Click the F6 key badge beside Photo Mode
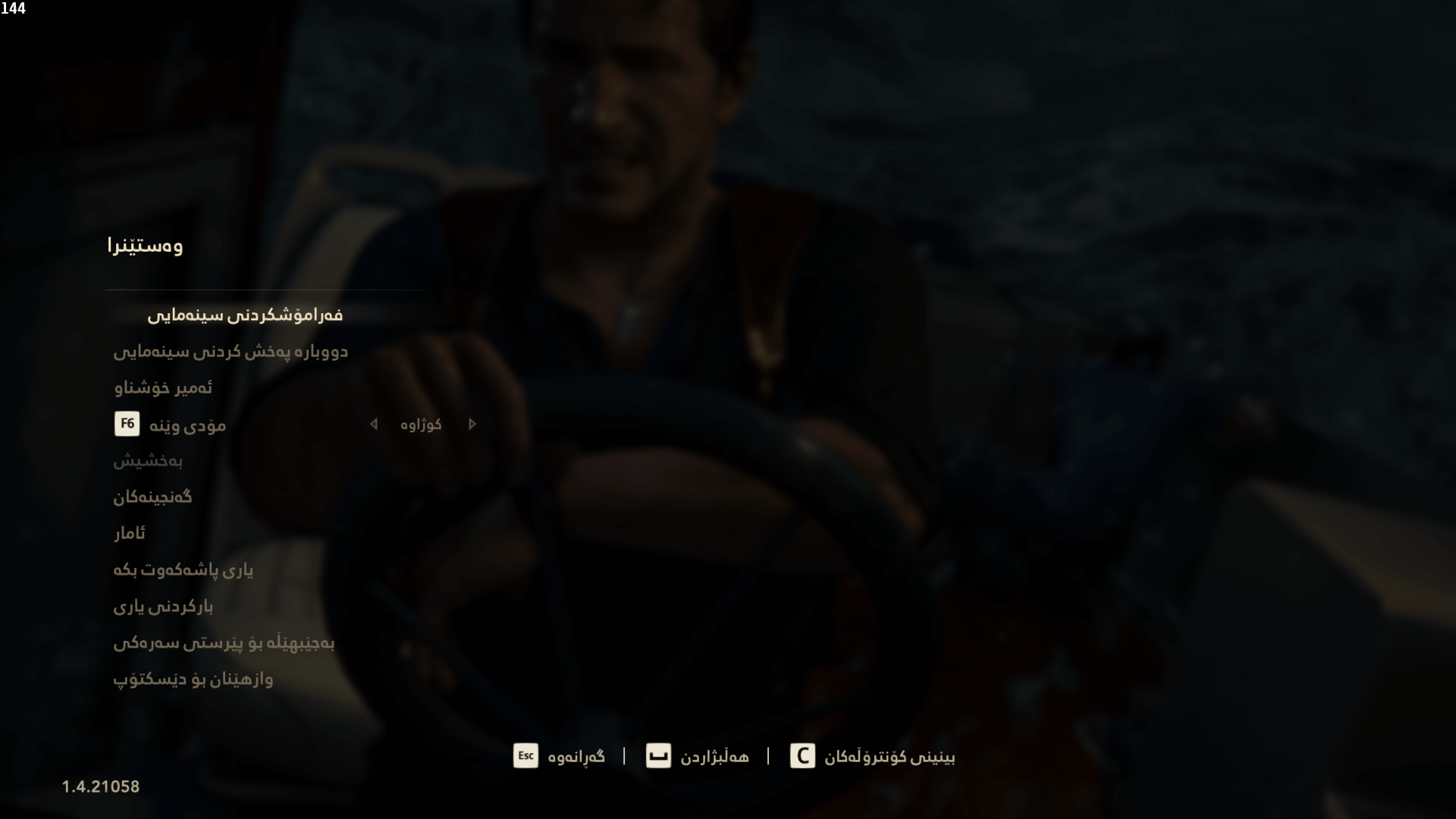 [x=127, y=425]
